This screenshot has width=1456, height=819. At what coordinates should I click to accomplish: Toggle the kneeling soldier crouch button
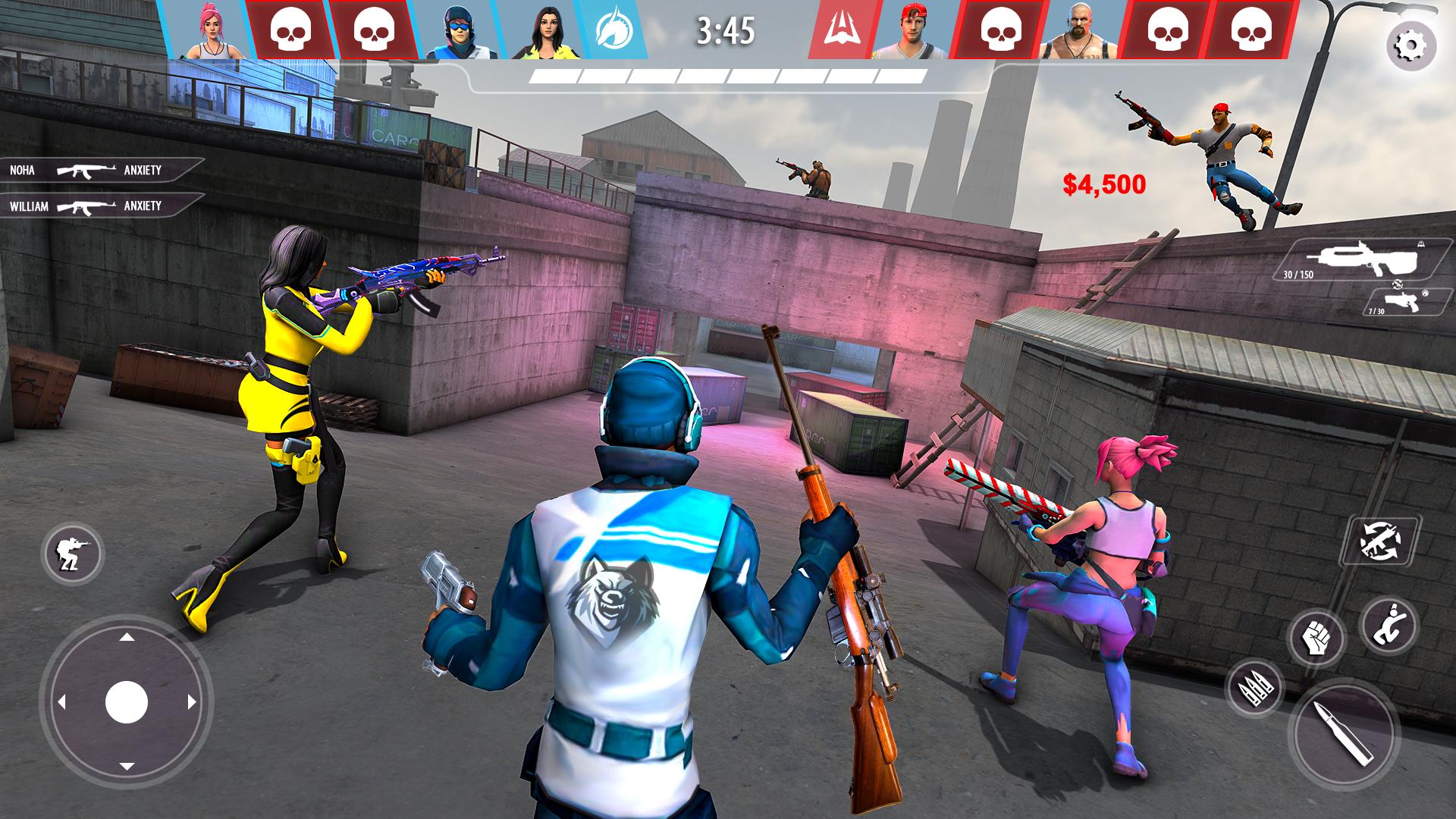click(73, 551)
